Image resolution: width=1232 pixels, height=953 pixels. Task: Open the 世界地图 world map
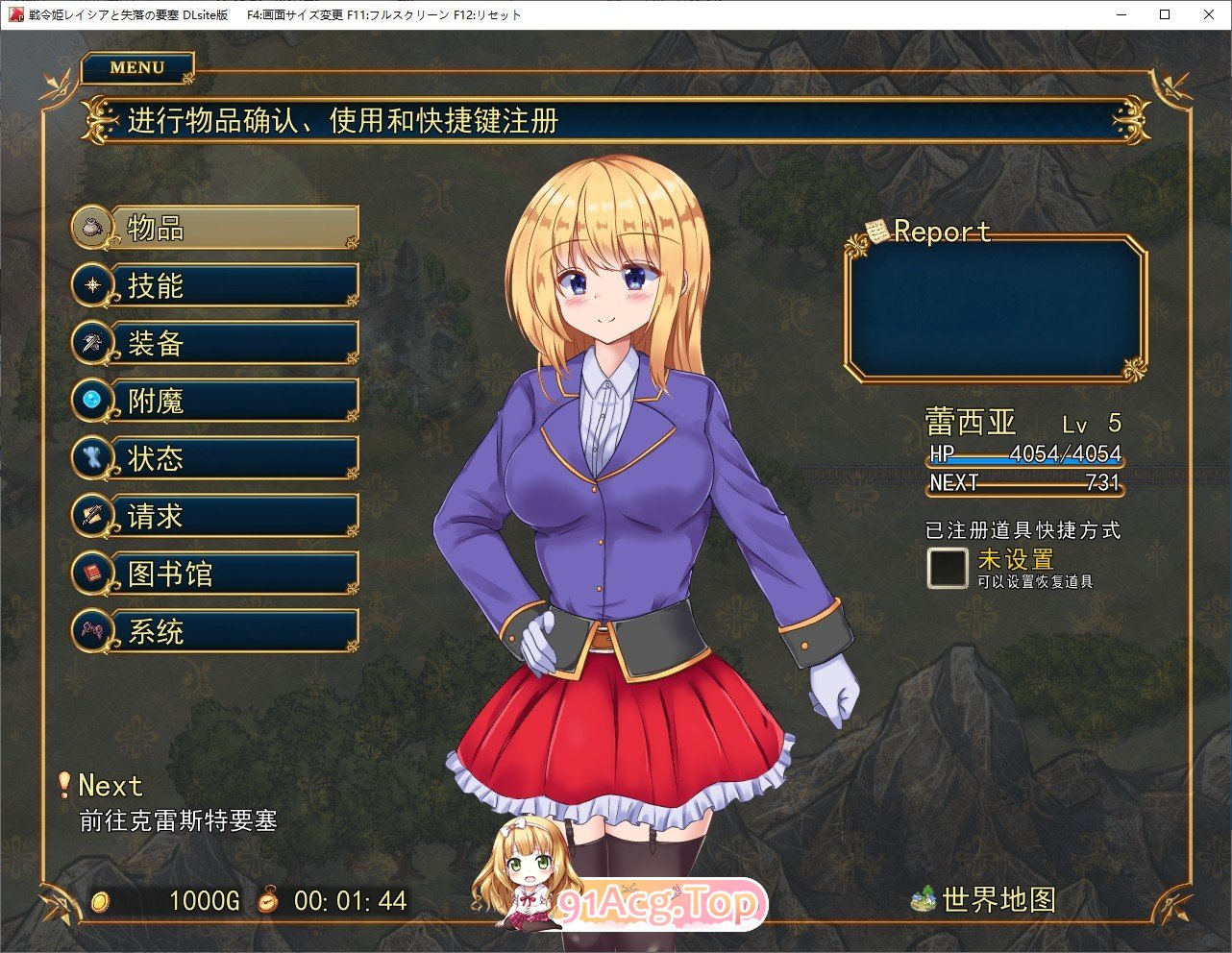point(984,899)
